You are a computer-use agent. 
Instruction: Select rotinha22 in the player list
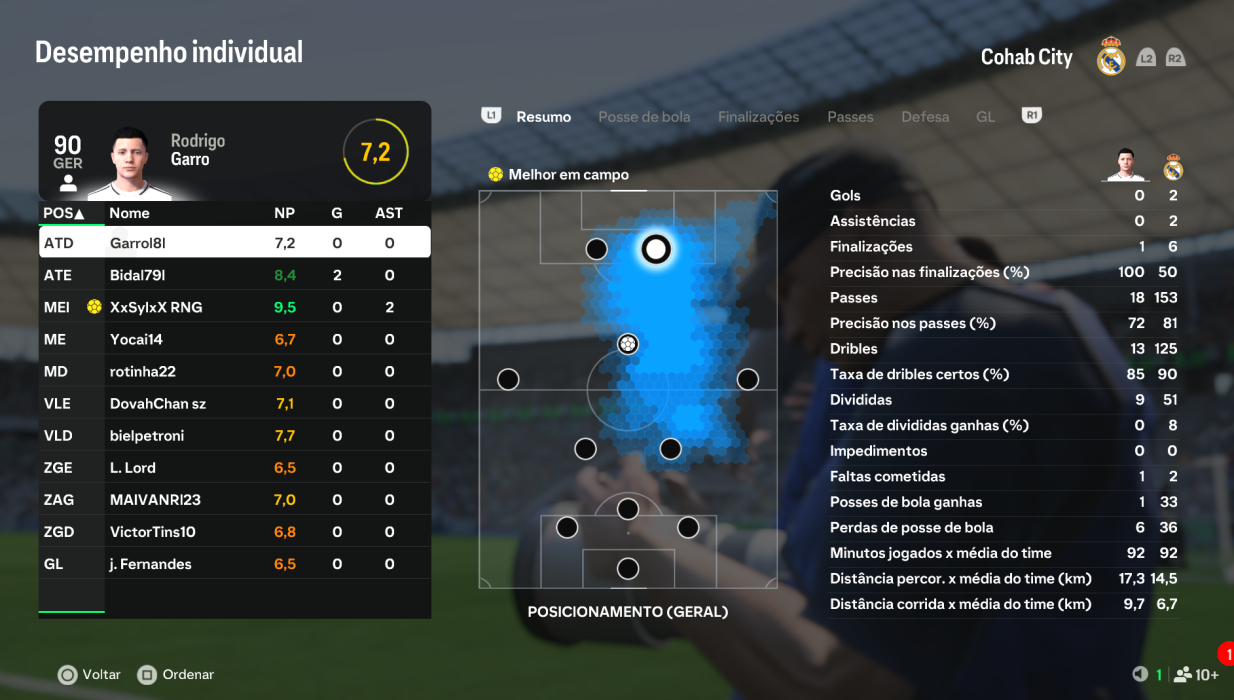pos(235,371)
